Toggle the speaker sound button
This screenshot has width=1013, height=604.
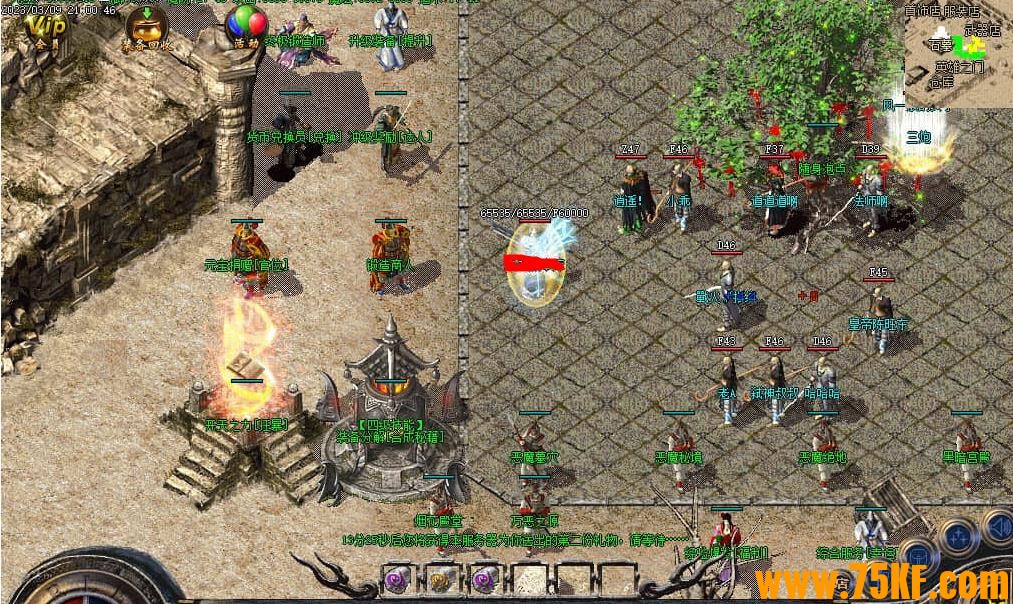[x=997, y=526]
